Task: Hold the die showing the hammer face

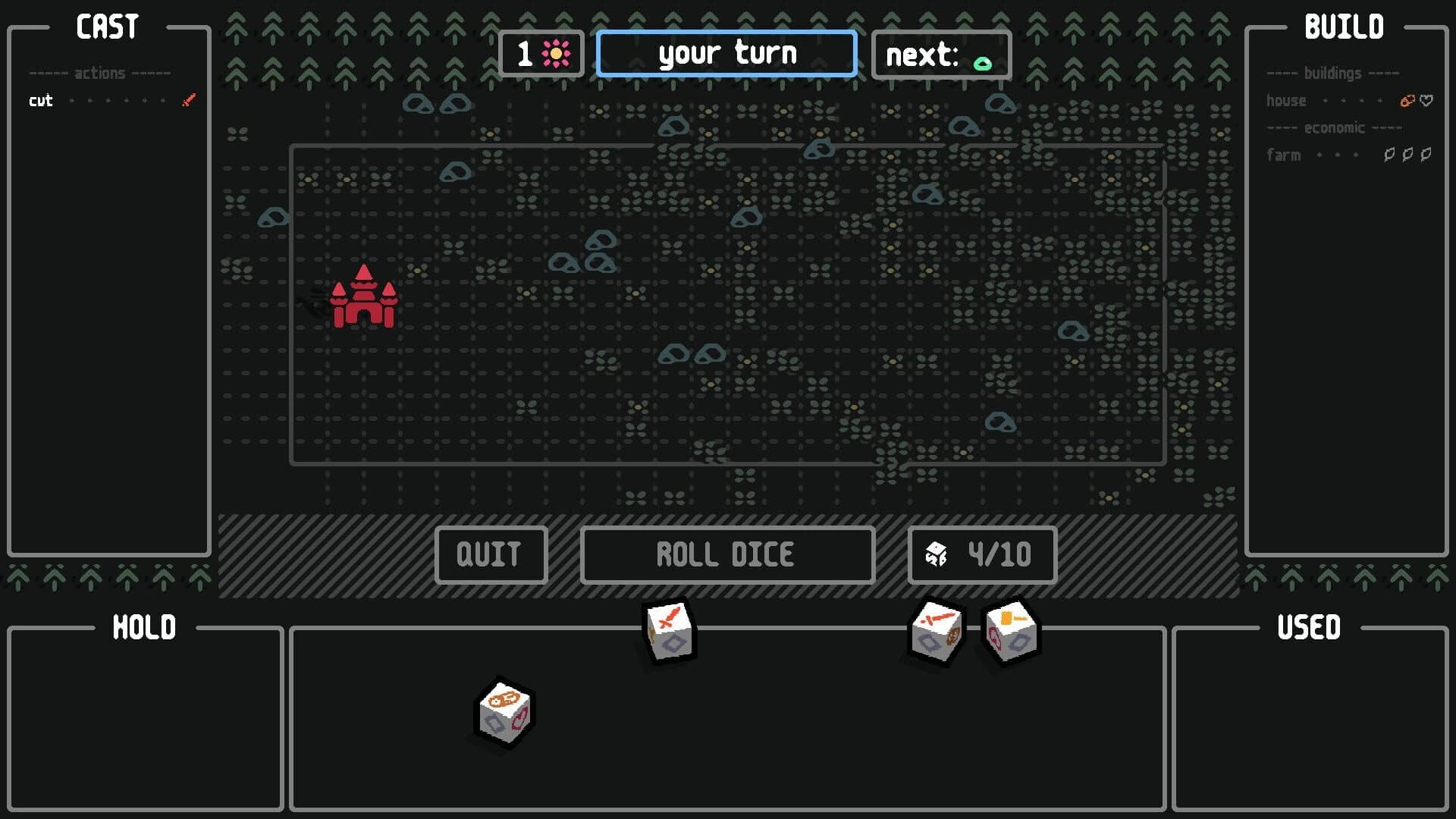Action: pos(1010,630)
